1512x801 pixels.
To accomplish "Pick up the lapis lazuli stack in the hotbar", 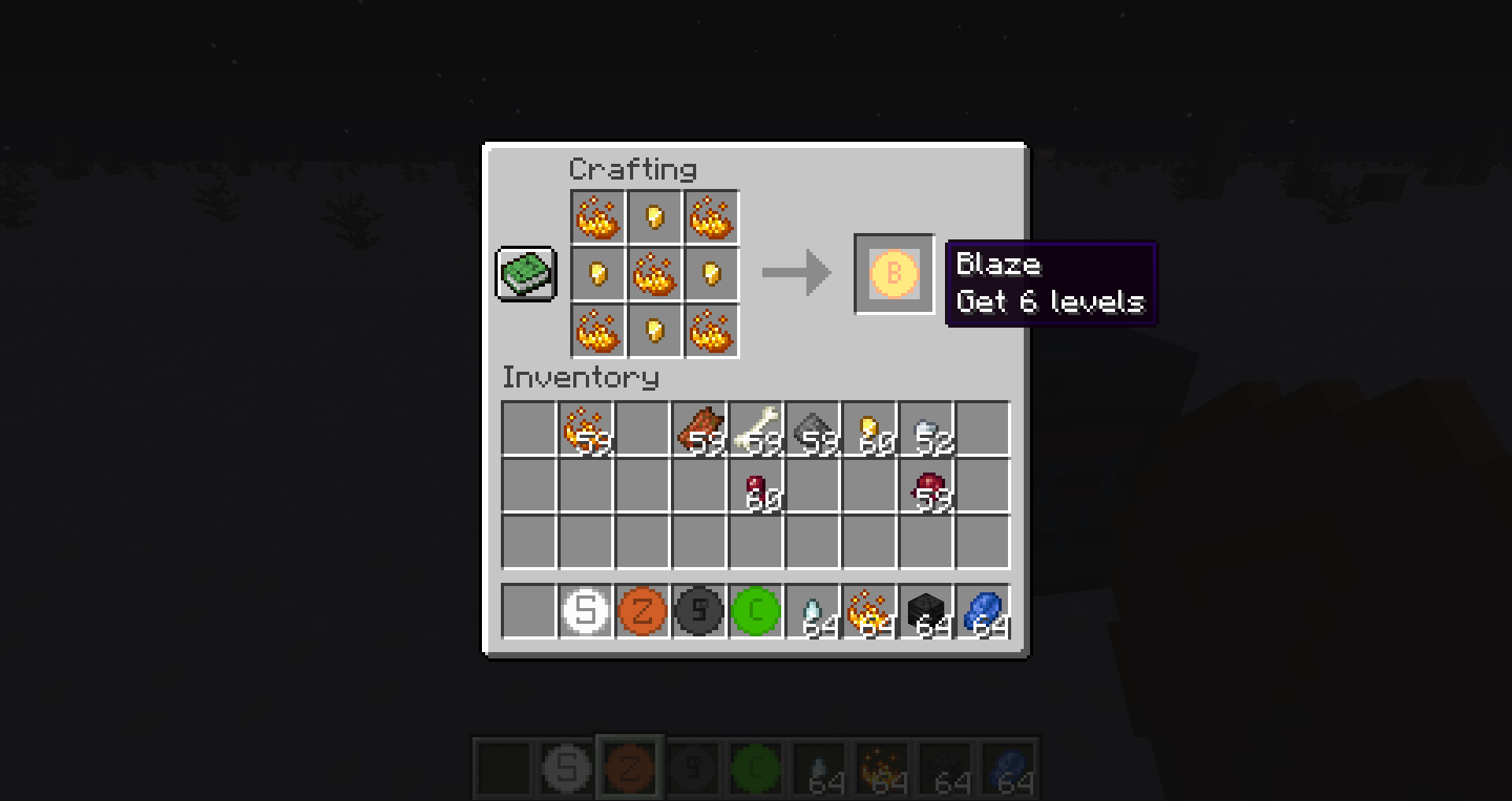I will (983, 612).
